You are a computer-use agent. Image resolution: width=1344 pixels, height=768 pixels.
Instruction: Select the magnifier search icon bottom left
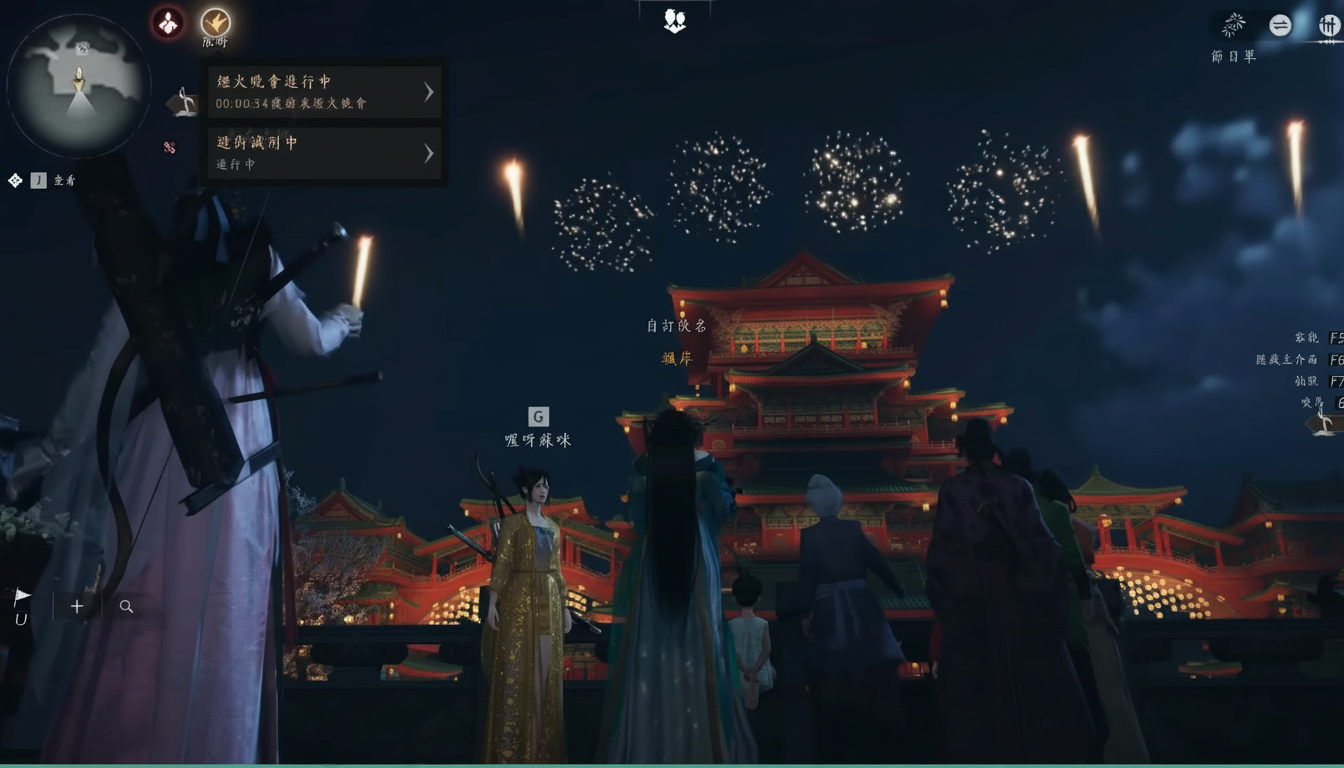pyautogui.click(x=126, y=605)
